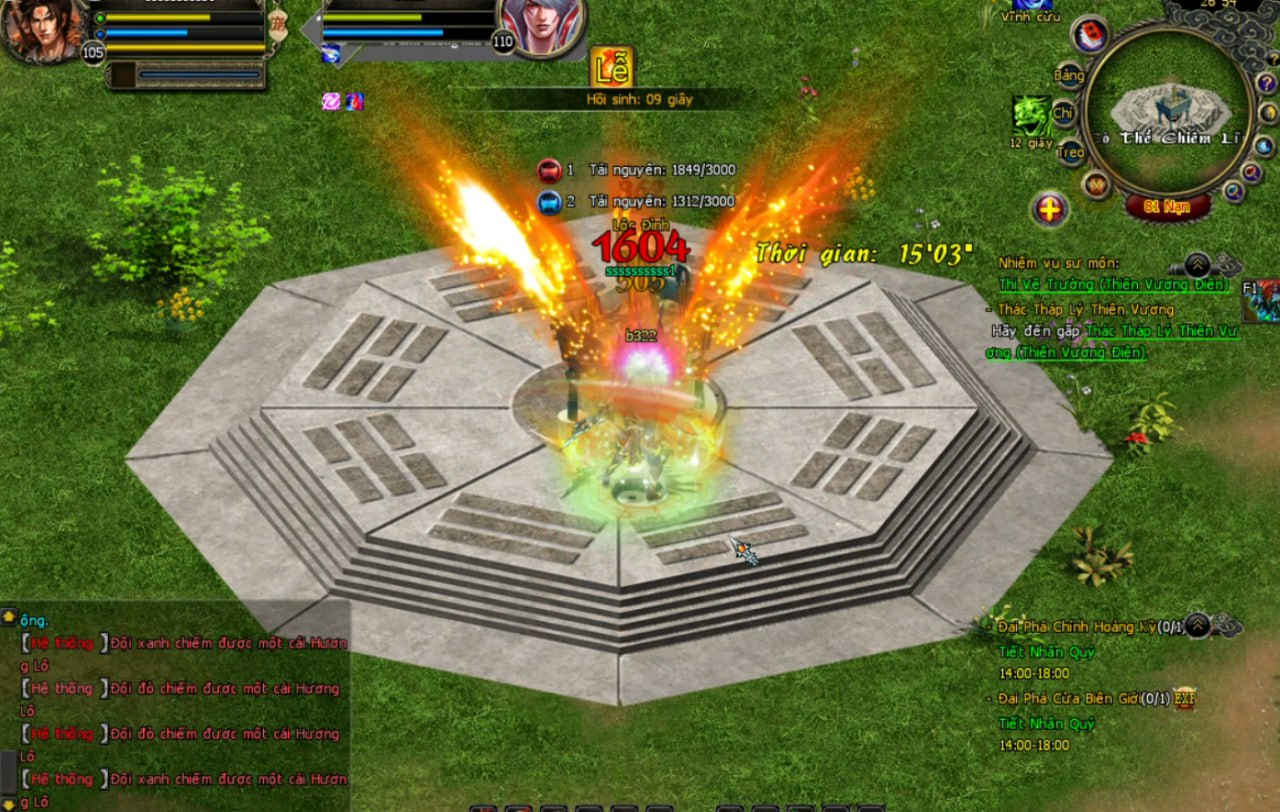Open the pet tag beside player bars
The width and height of the screenshot is (1280, 812).
click(x=279, y=24)
